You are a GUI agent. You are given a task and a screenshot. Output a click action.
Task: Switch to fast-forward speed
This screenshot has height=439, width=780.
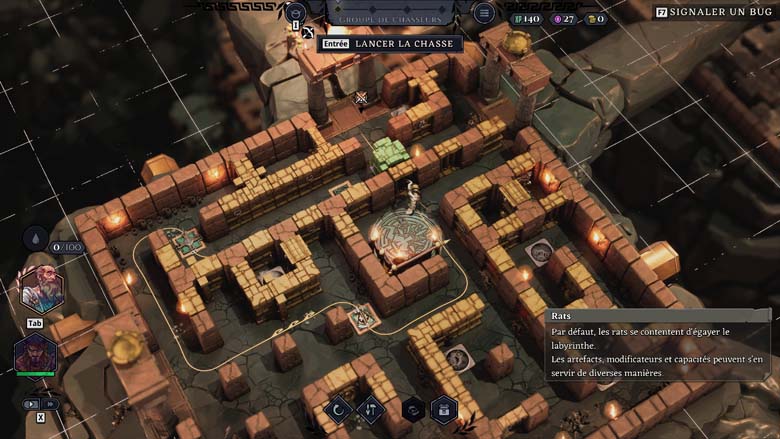point(48,404)
